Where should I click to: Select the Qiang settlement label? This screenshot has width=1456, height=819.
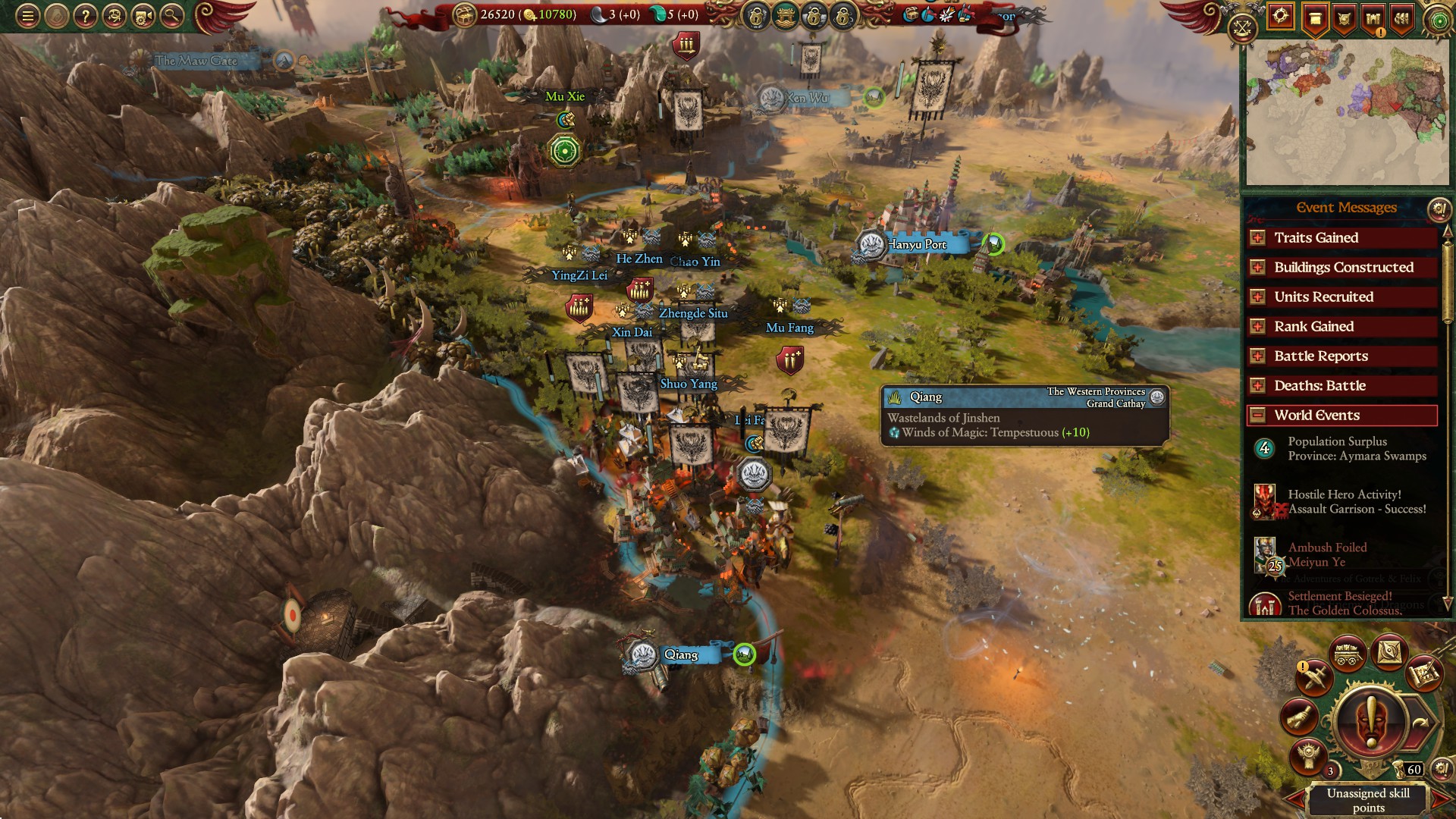(x=680, y=655)
